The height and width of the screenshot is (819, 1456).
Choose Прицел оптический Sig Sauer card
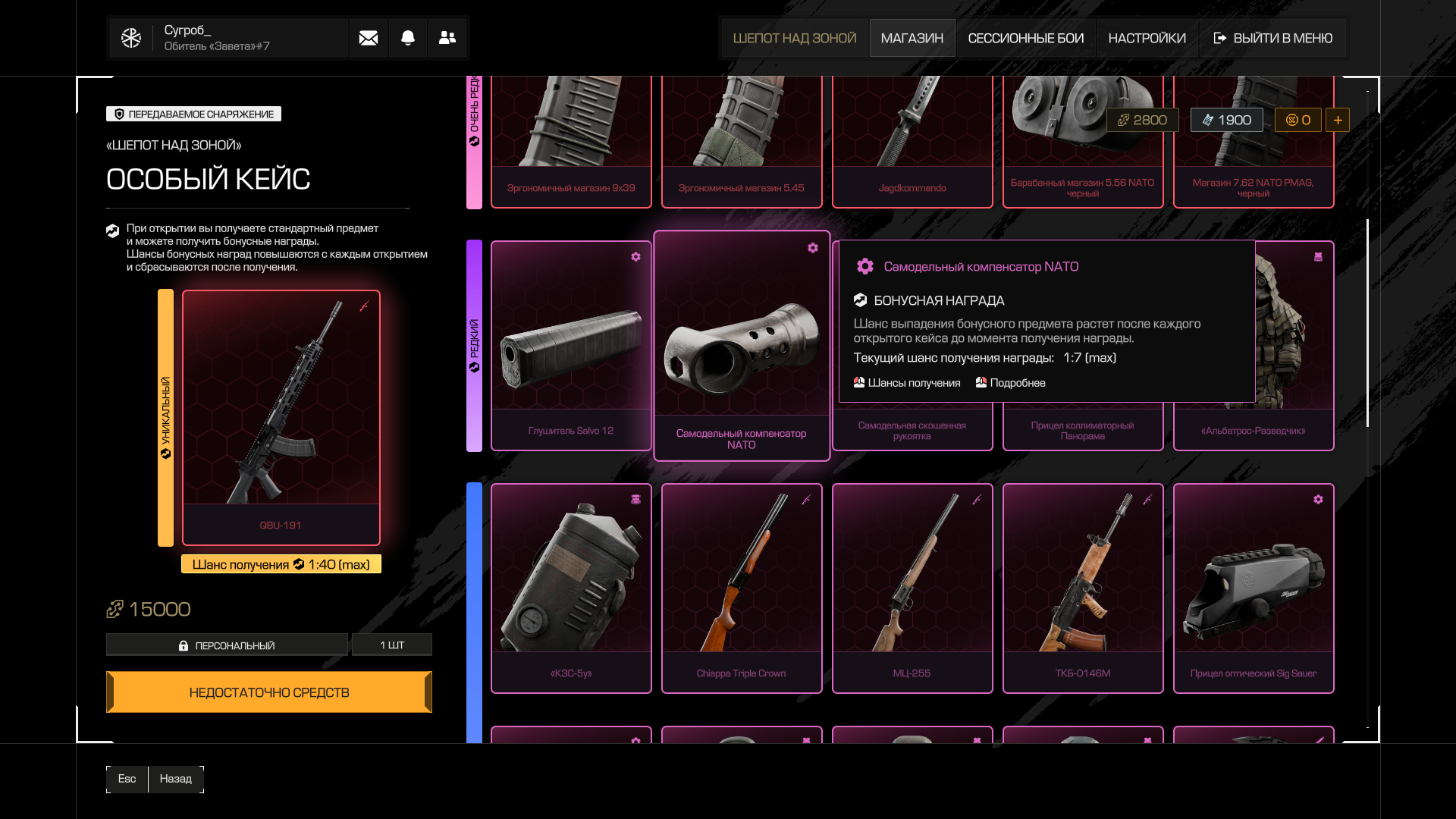point(1253,588)
